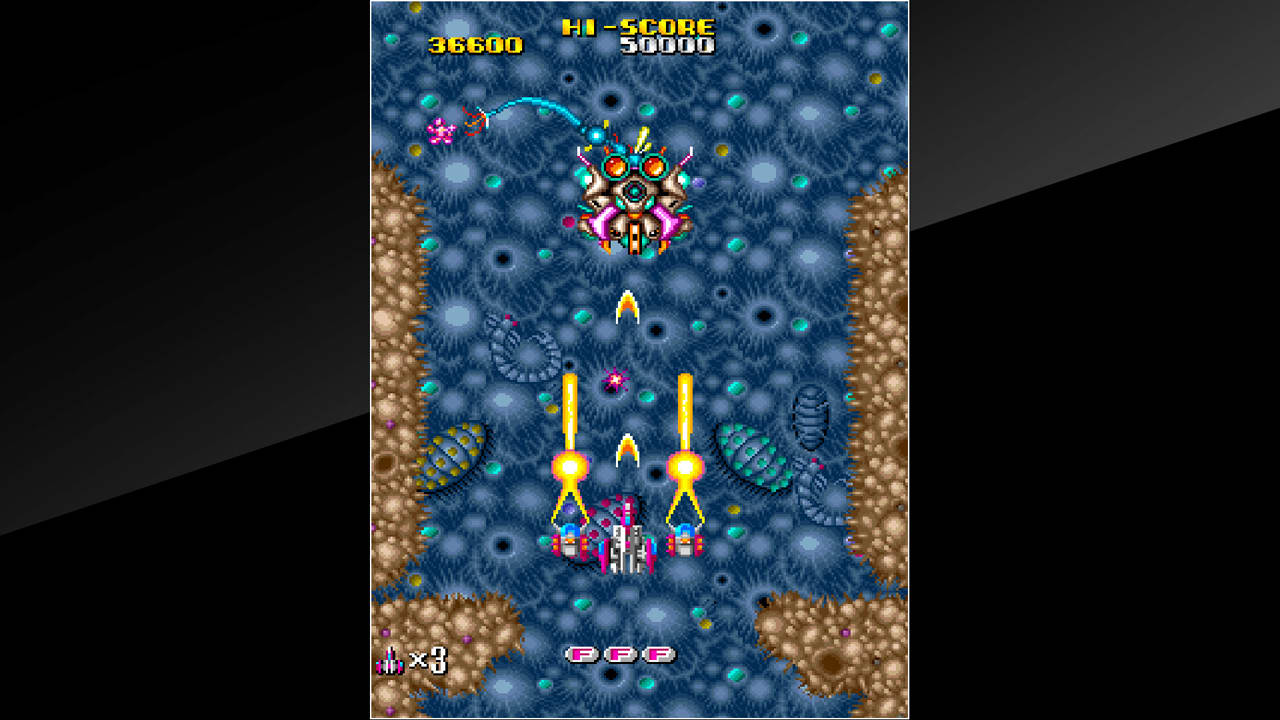1280x720 pixels.
Task: Click the x3 lives multiplier text
Action: tap(428, 658)
